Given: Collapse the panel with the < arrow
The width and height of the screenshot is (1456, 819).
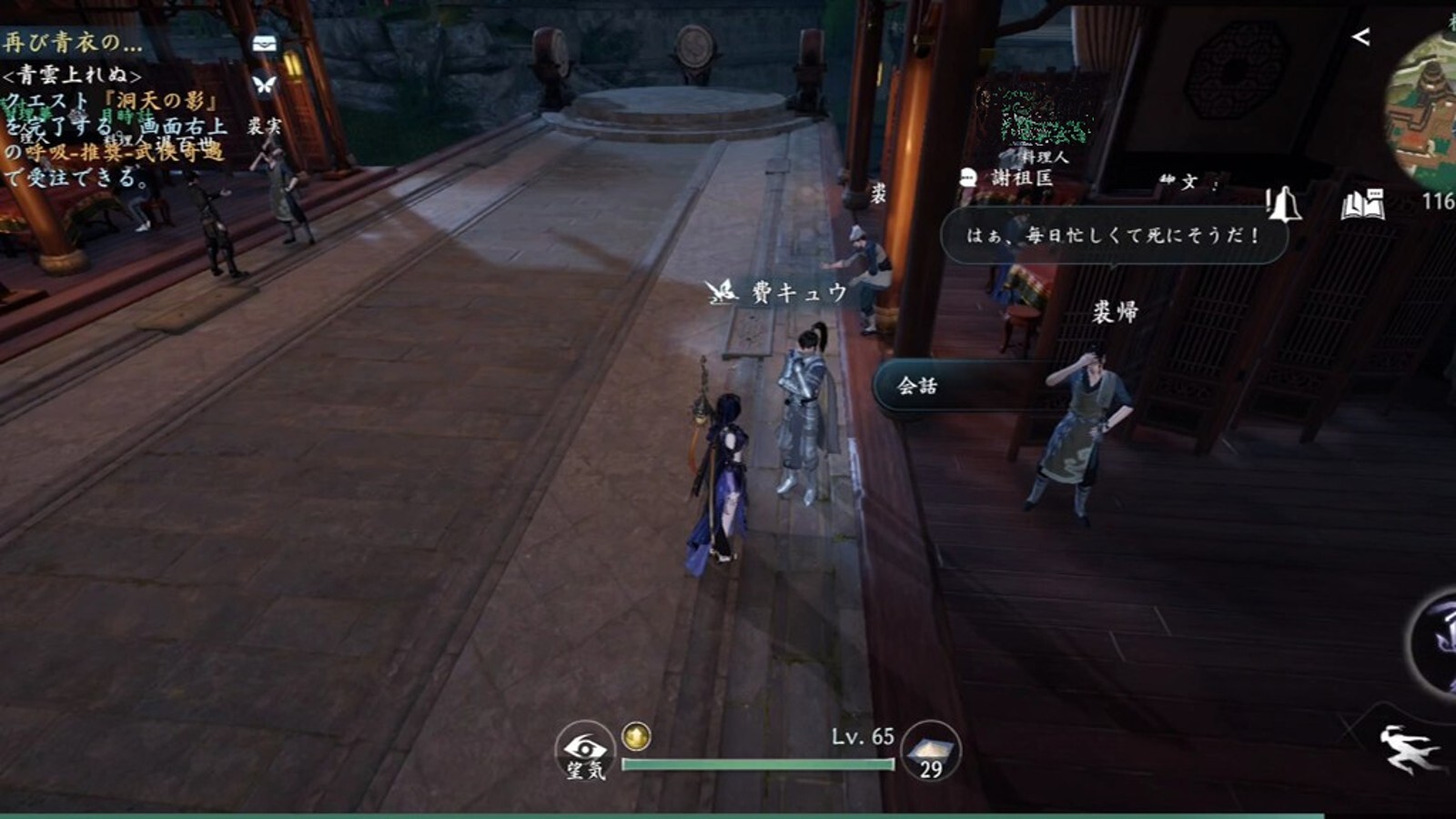Looking at the screenshot, I should click(1360, 37).
